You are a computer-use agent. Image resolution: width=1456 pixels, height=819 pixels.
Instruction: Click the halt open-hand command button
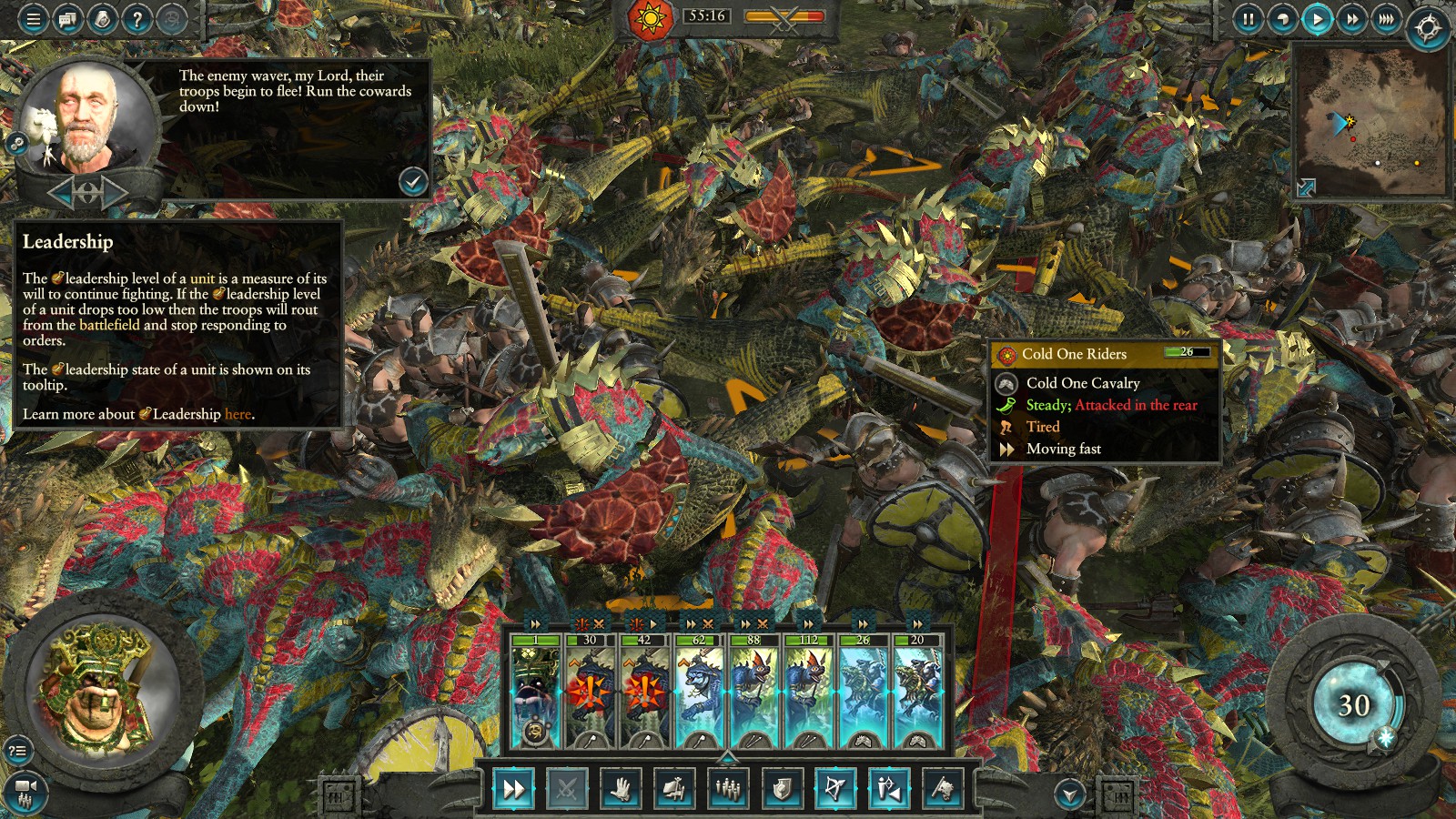[x=621, y=789]
